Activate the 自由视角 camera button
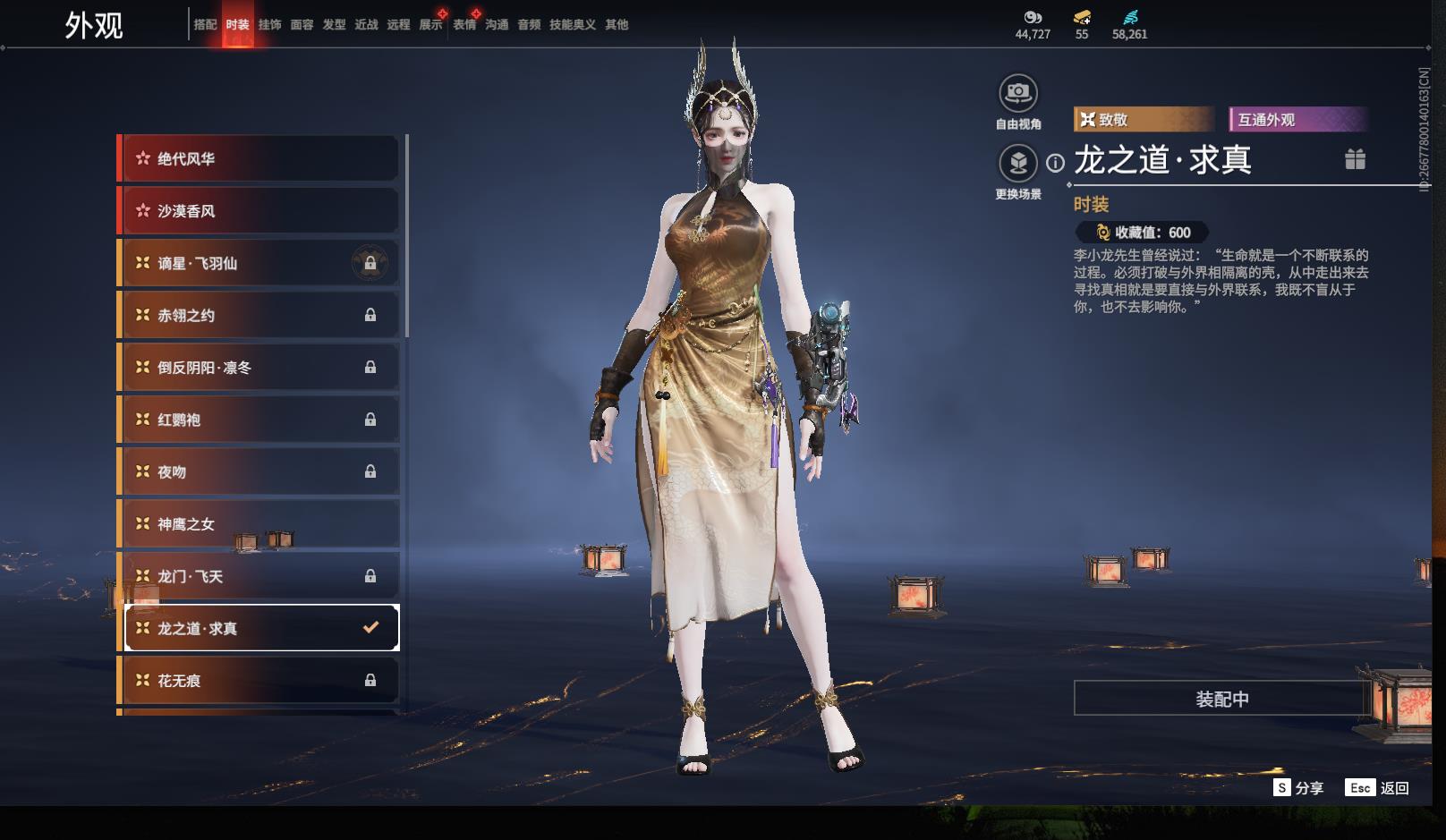1446x840 pixels. pyautogui.click(x=1018, y=93)
